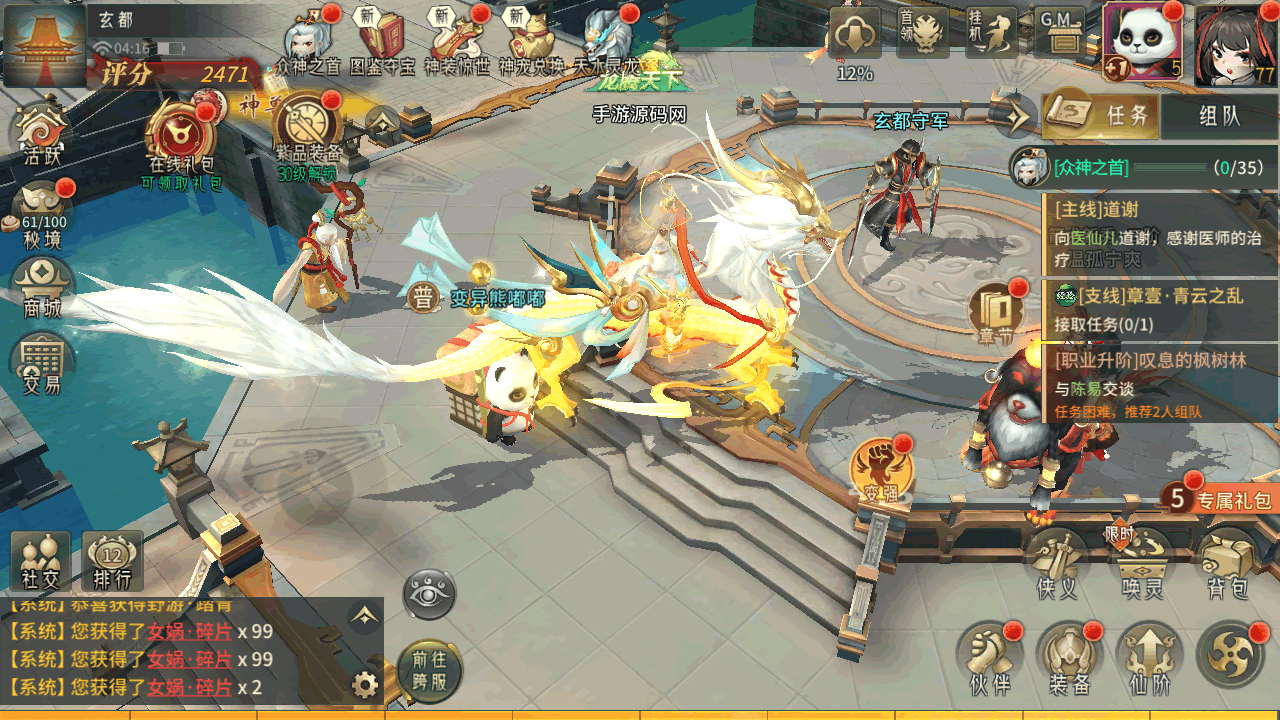Open the 伙伴 companions menu
The height and width of the screenshot is (720, 1280).
(x=990, y=658)
